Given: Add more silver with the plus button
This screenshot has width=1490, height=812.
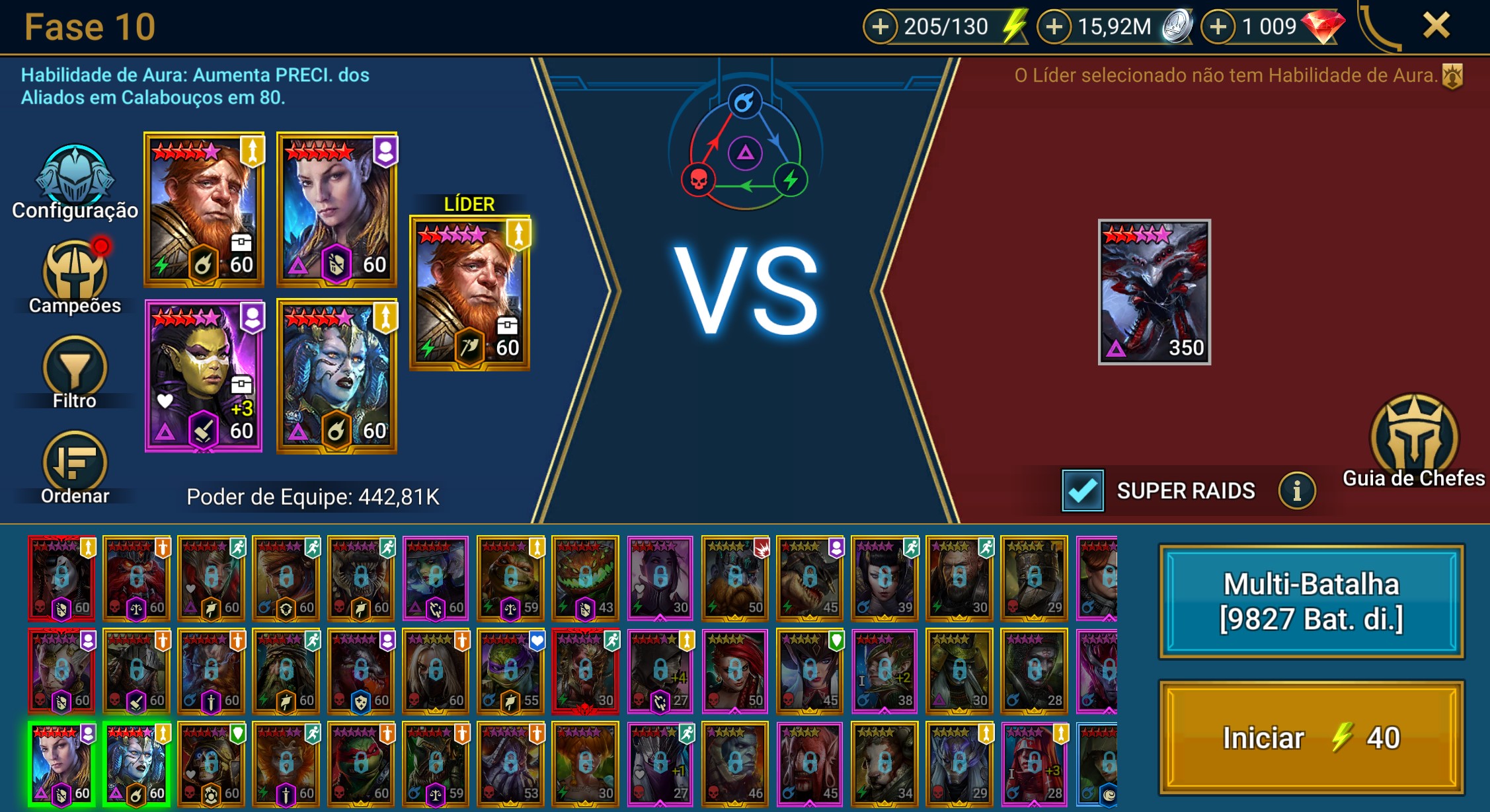Looking at the screenshot, I should tap(1054, 27).
